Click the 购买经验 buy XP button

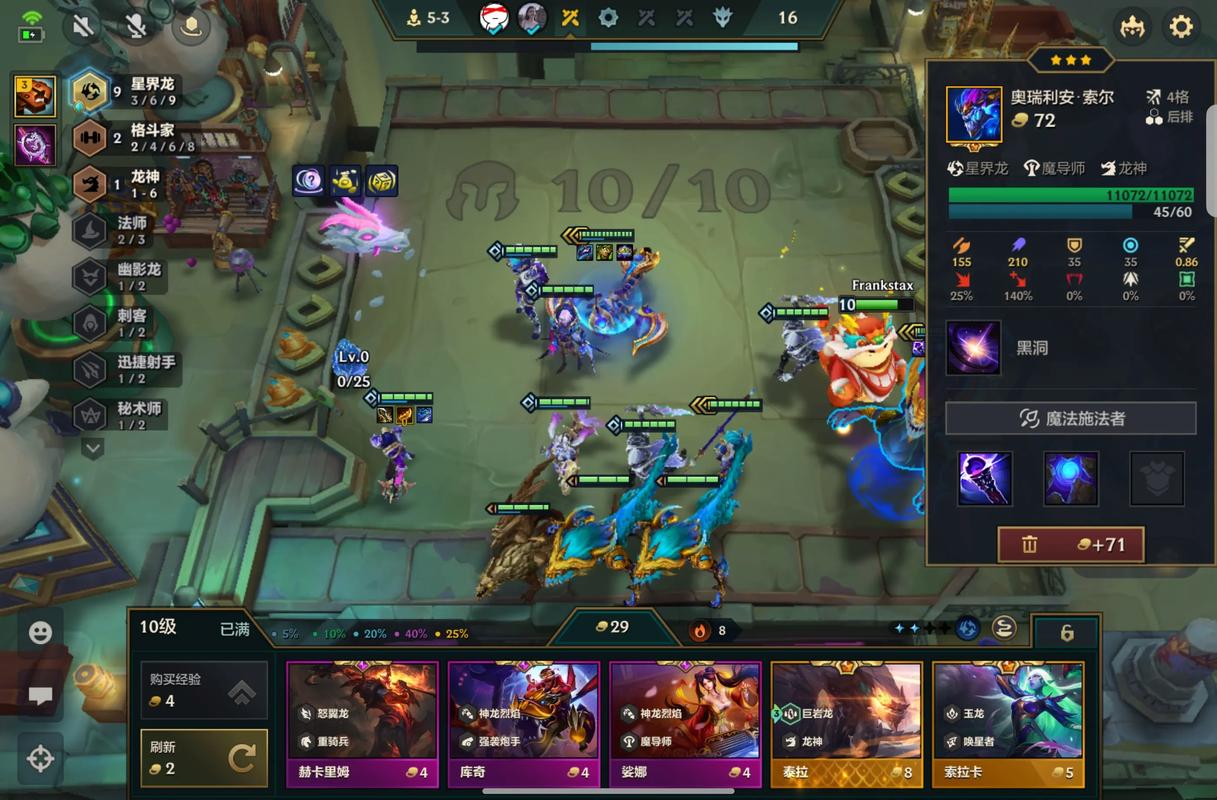point(204,690)
